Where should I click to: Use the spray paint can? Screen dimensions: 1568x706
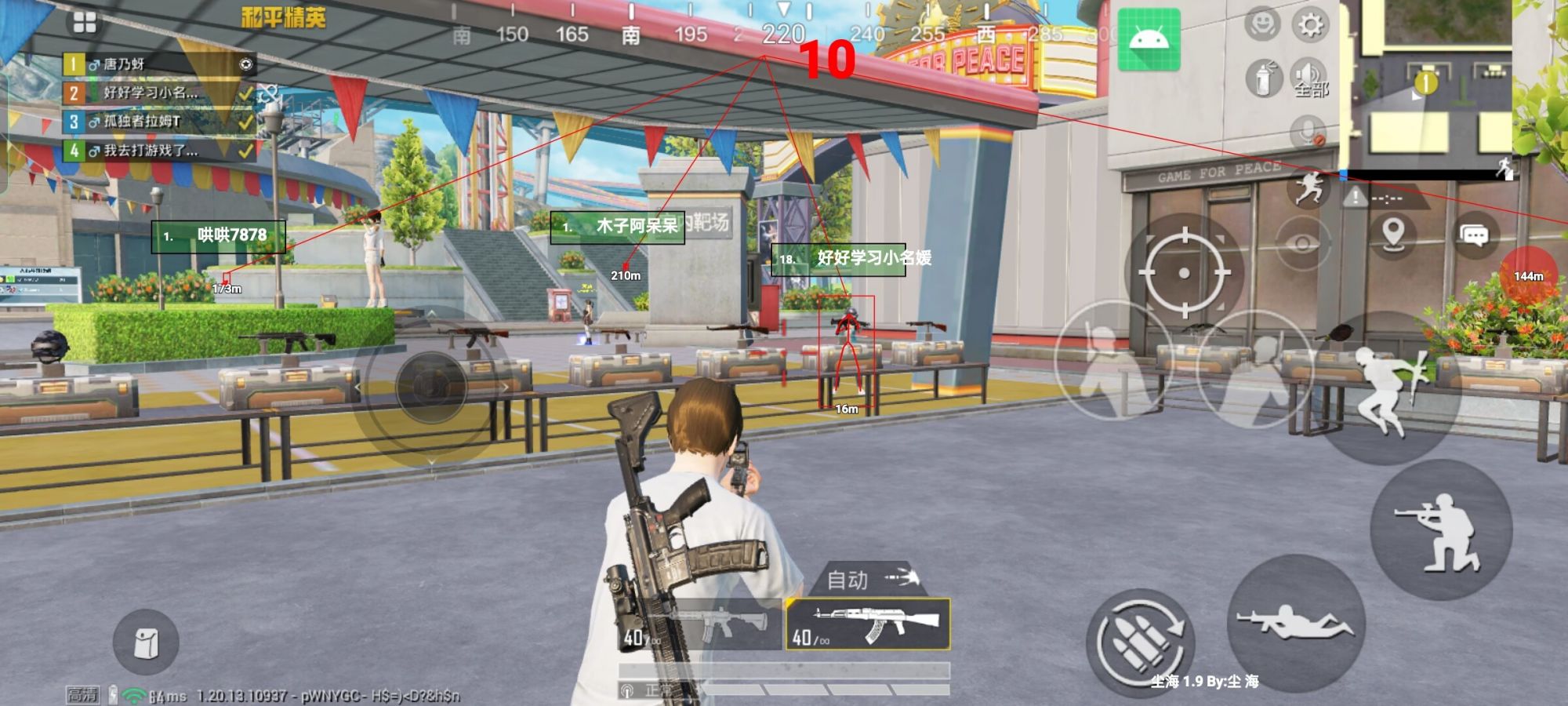pyautogui.click(x=1263, y=79)
